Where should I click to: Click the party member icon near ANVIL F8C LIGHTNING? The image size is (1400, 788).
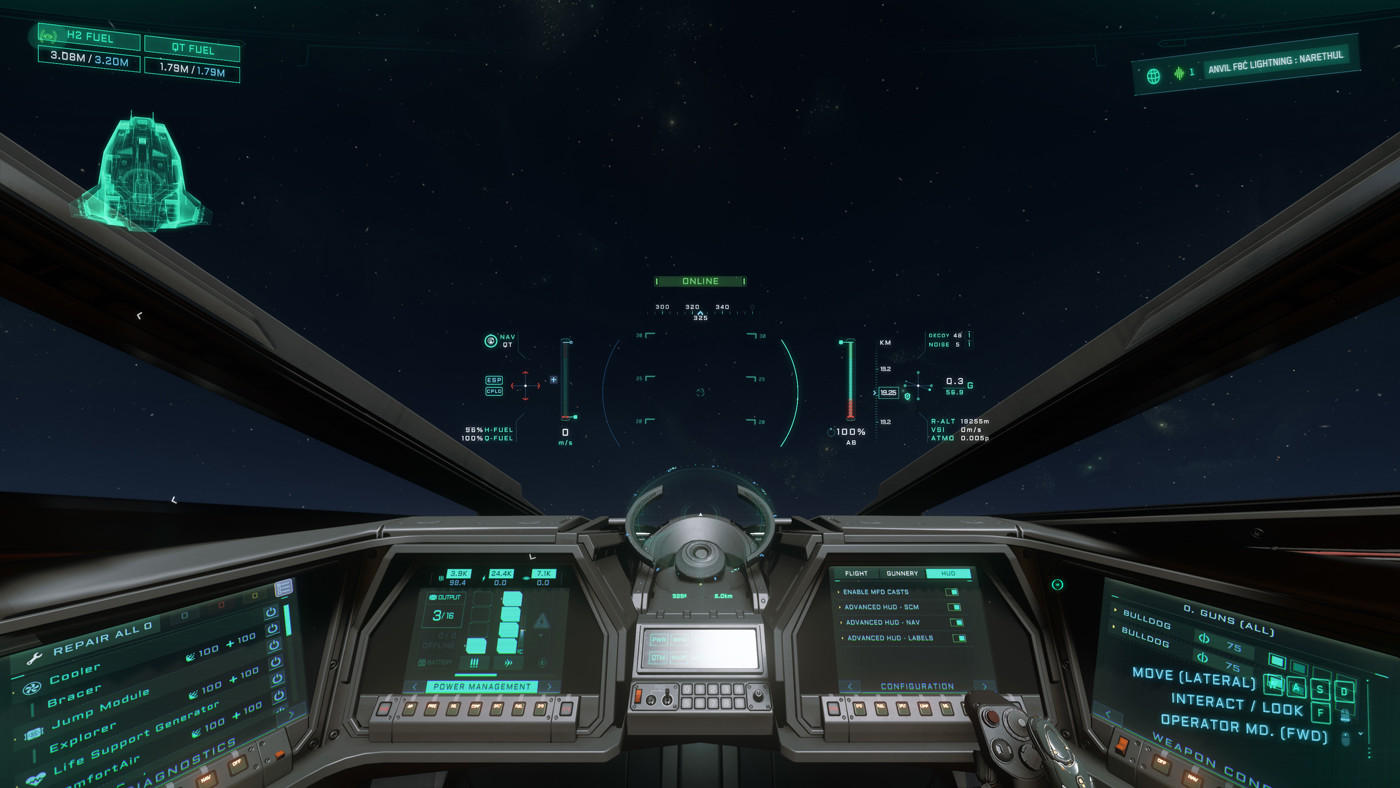coord(1181,72)
